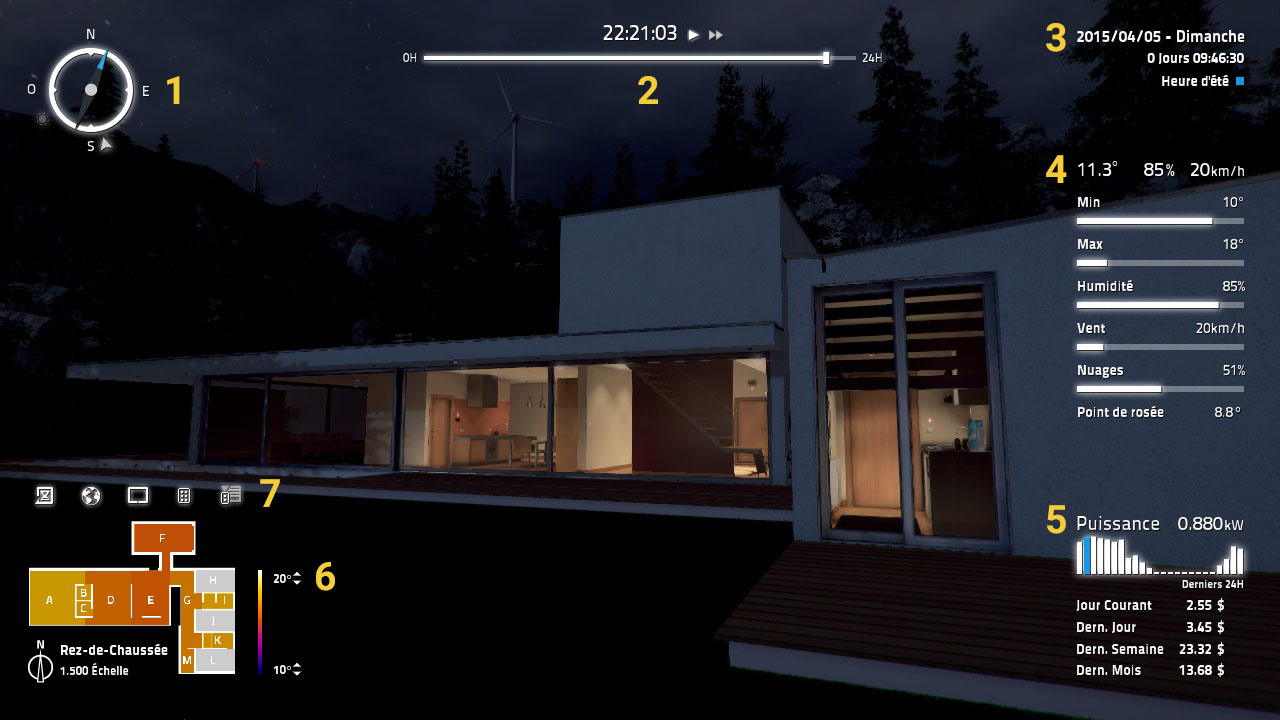Click the play button beside the clock
1280x720 pixels.
pyautogui.click(x=693, y=35)
